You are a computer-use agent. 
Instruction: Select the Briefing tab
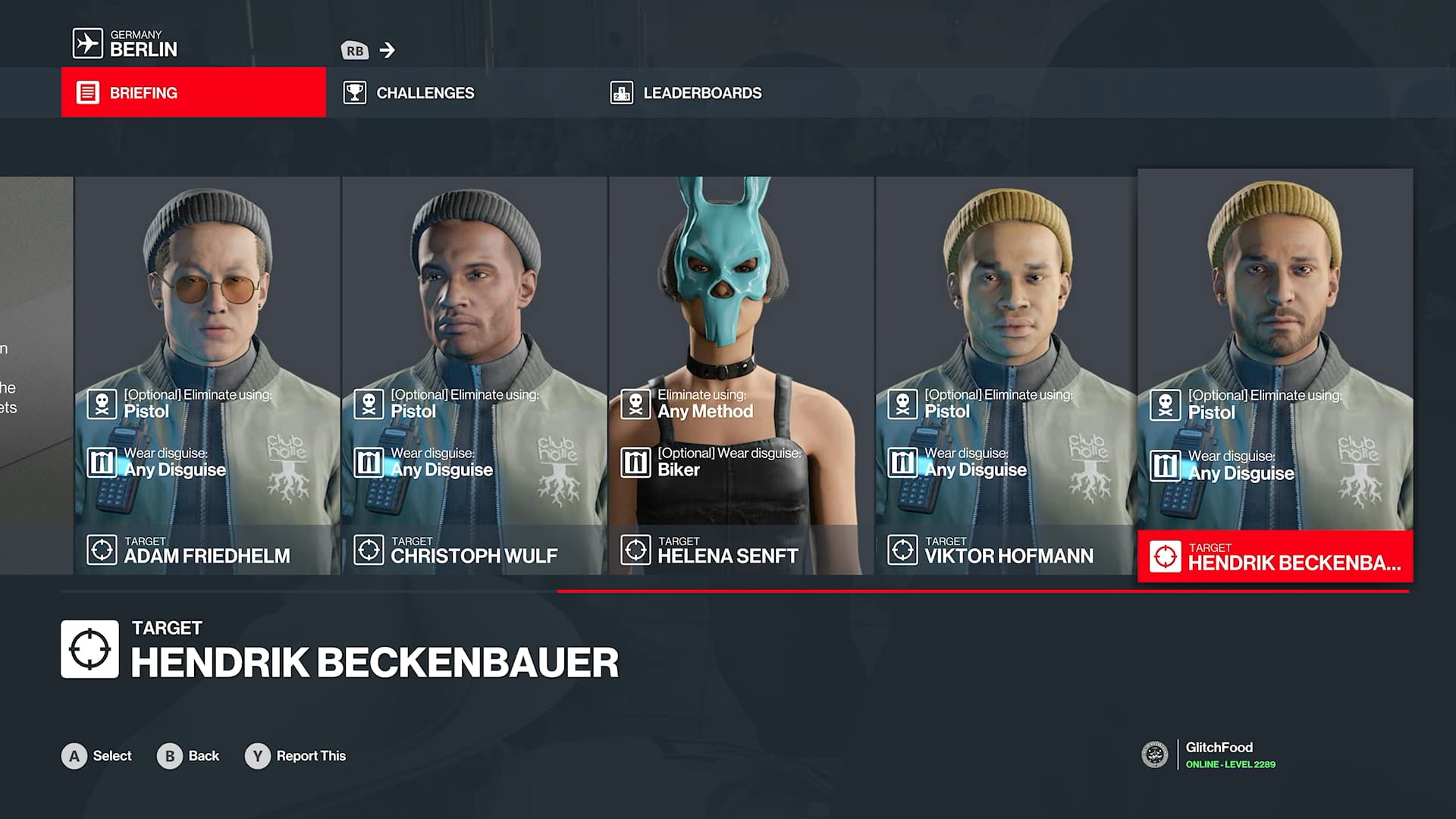tap(193, 93)
